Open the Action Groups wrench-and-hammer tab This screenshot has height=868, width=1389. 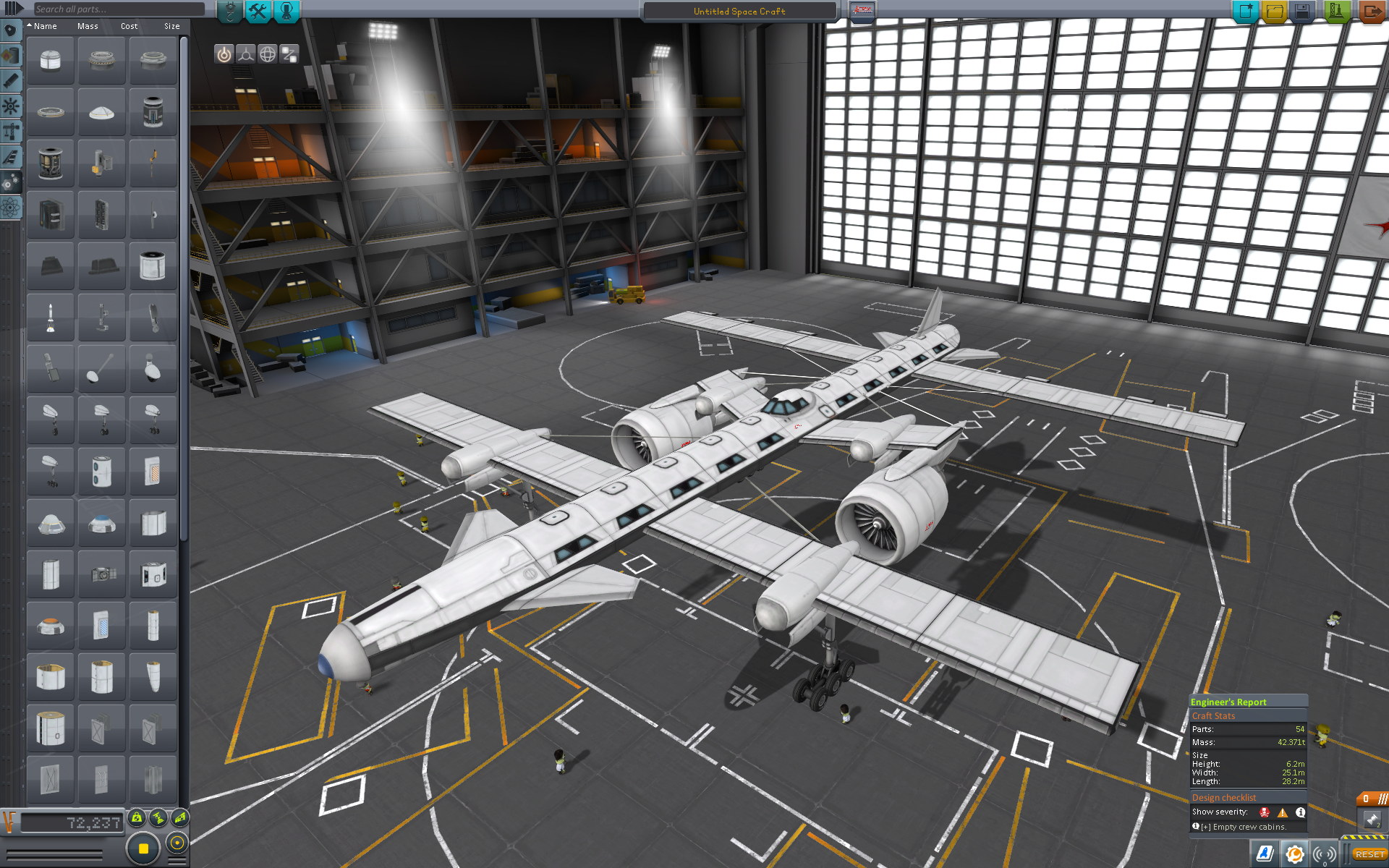coord(258,11)
